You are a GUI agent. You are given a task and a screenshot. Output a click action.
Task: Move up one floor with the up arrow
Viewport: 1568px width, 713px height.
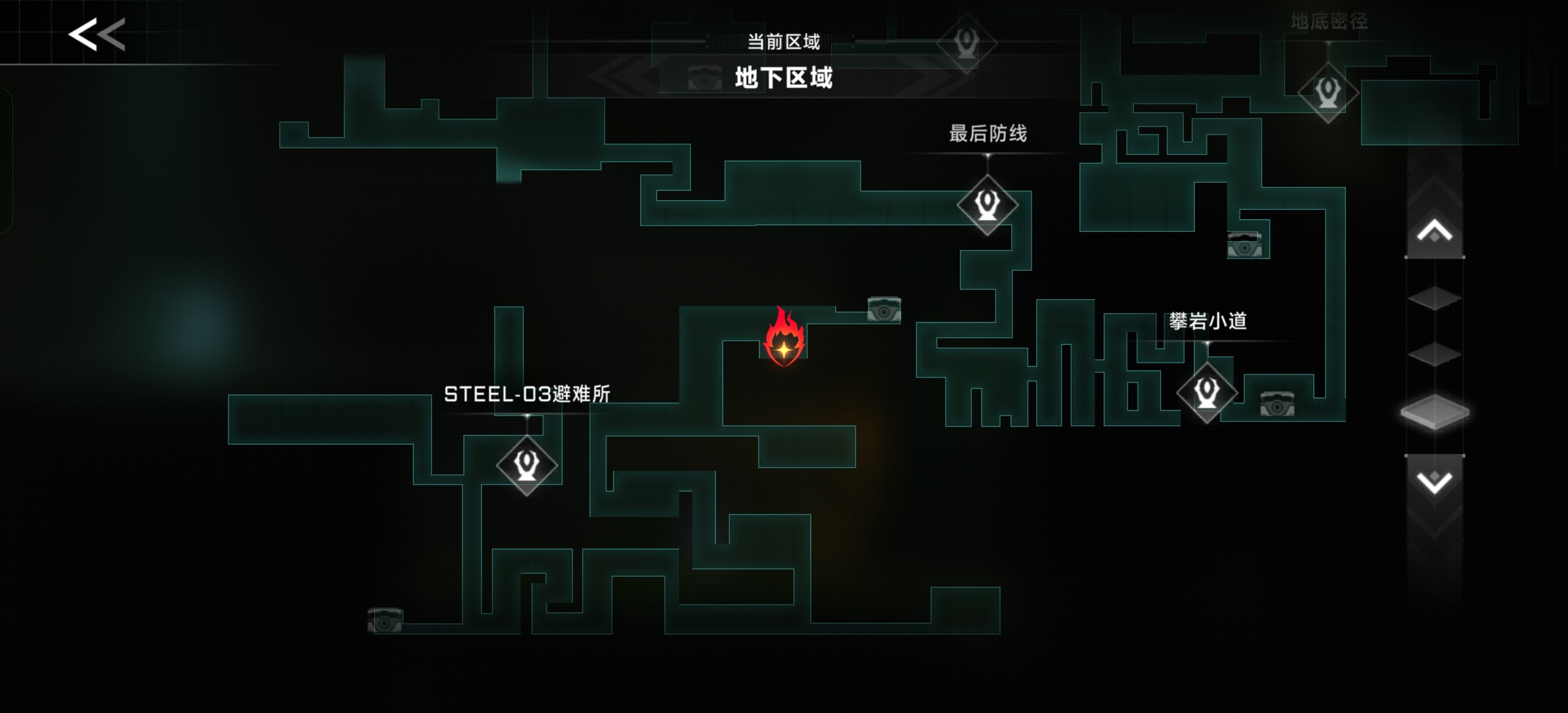tap(1434, 232)
